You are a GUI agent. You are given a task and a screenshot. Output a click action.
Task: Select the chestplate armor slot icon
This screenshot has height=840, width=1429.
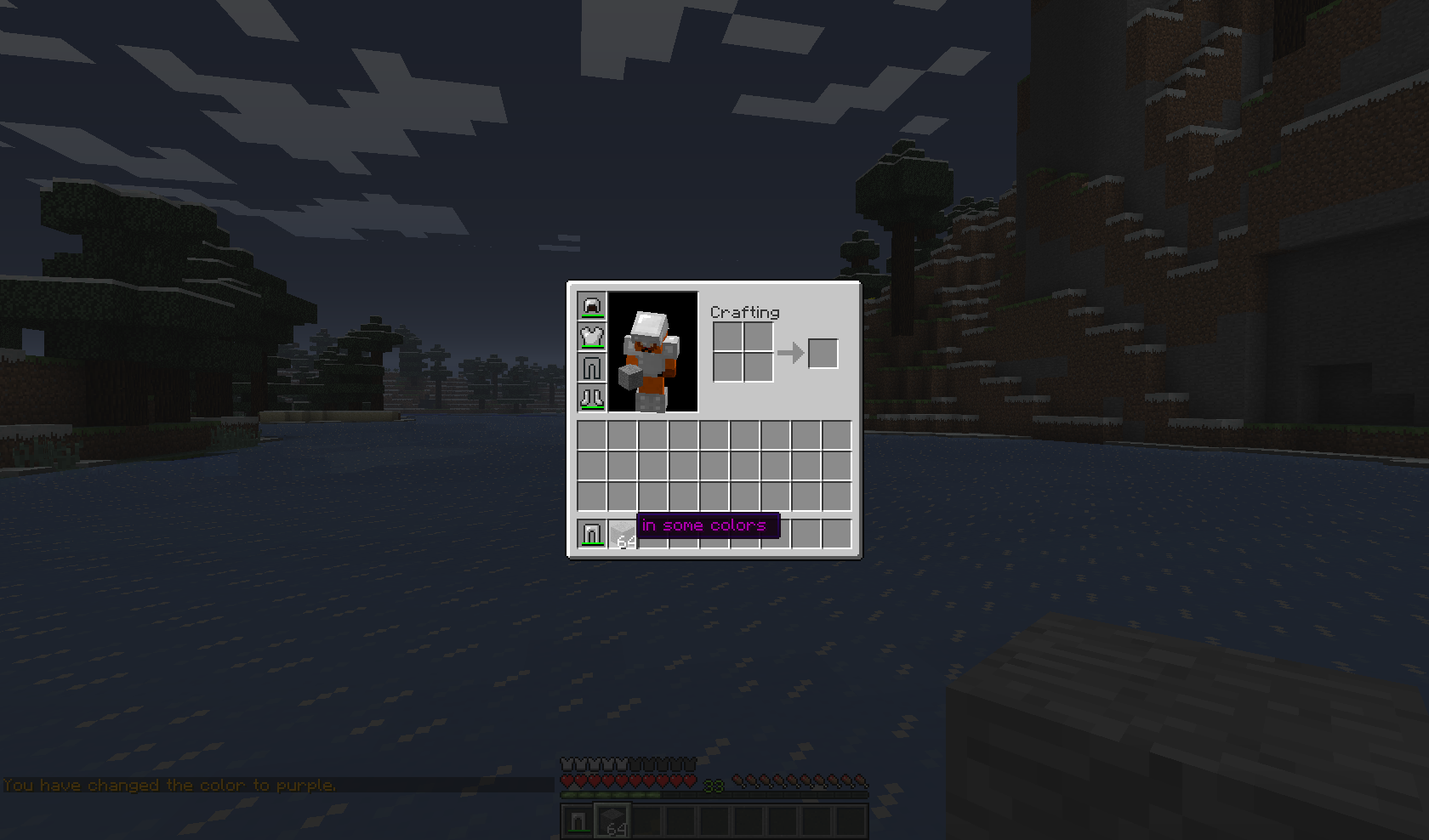(592, 337)
